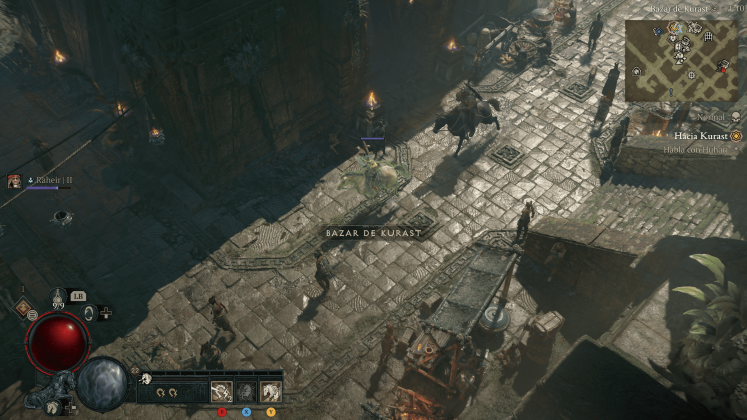Use the healing potion icon
The image size is (747, 420).
[x=58, y=299]
